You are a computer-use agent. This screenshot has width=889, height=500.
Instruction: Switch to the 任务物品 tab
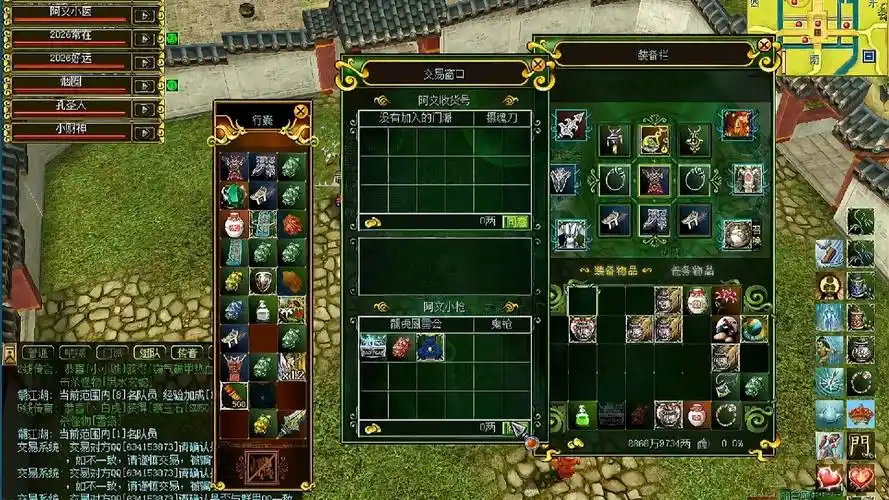coord(691,270)
